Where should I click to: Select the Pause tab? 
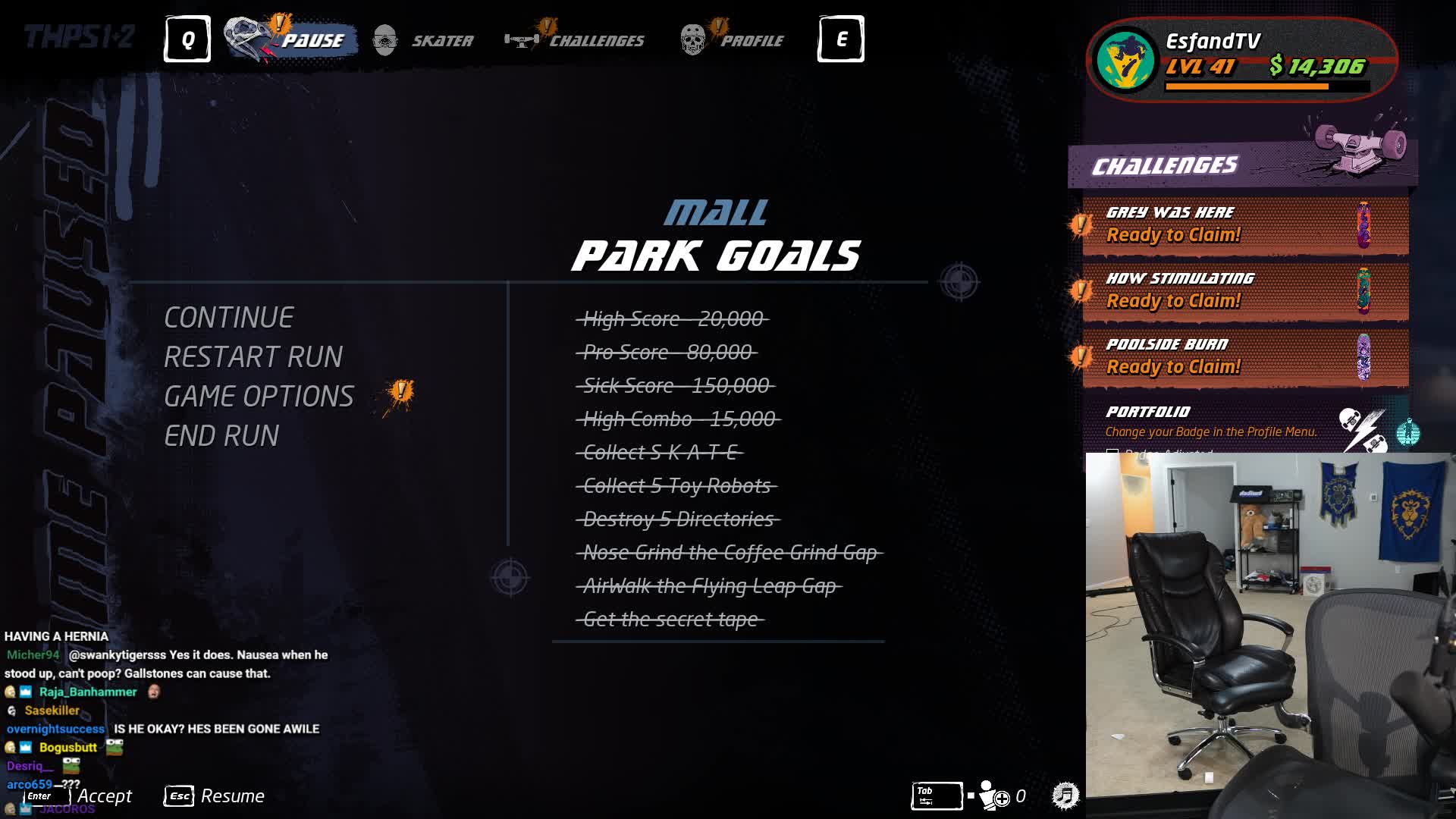(x=293, y=40)
